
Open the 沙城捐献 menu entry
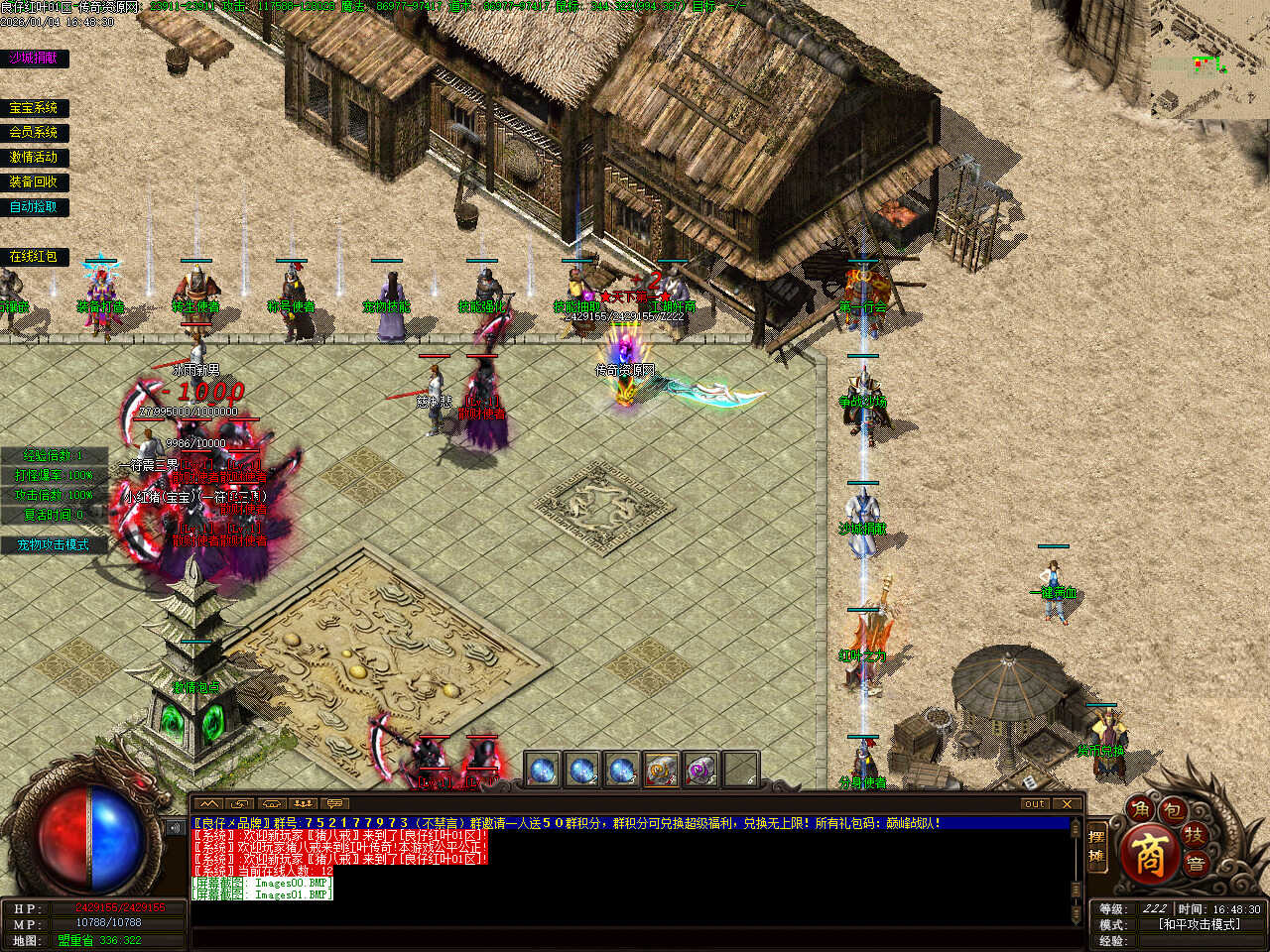click(x=34, y=59)
